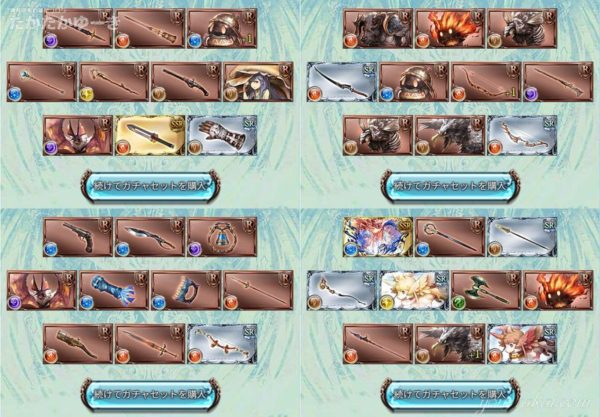600x417 pixels.
Task: Select the gold SSR dagger card
Action: [x=150, y=134]
